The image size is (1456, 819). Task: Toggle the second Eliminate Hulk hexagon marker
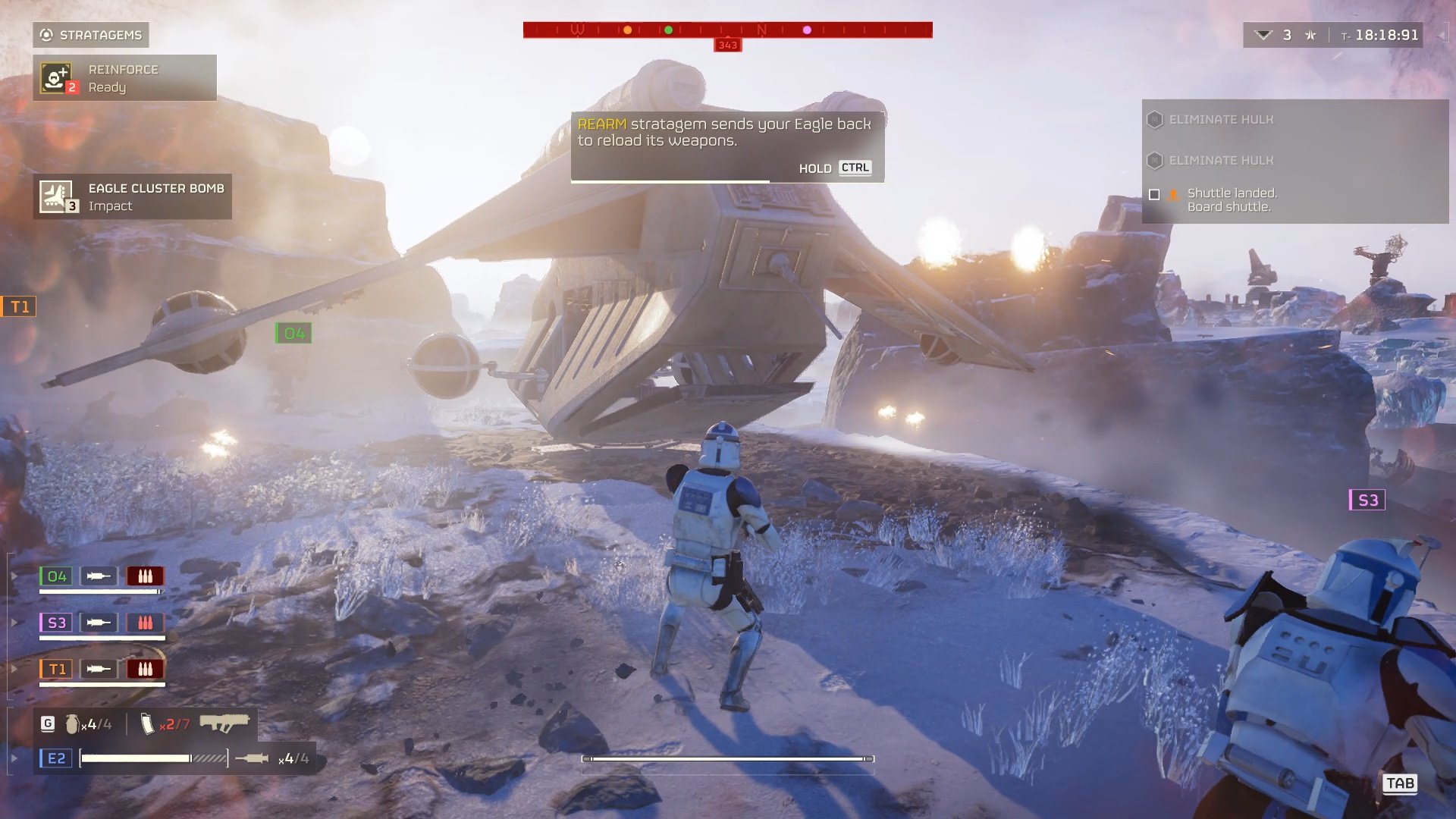click(x=1156, y=160)
